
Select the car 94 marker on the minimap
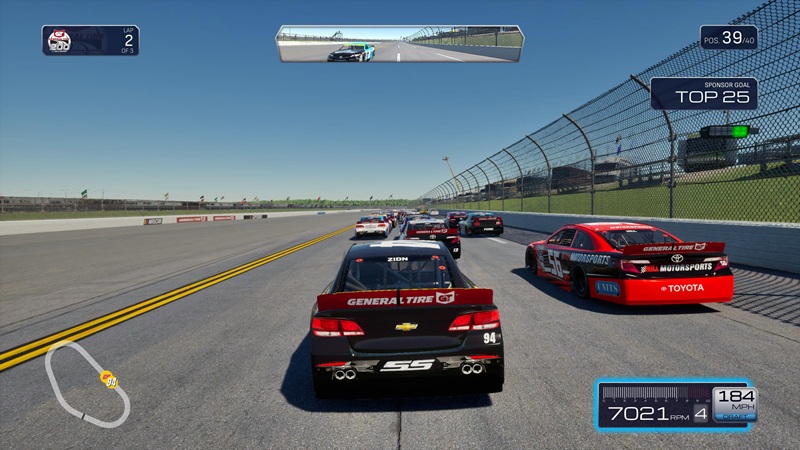tap(108, 378)
